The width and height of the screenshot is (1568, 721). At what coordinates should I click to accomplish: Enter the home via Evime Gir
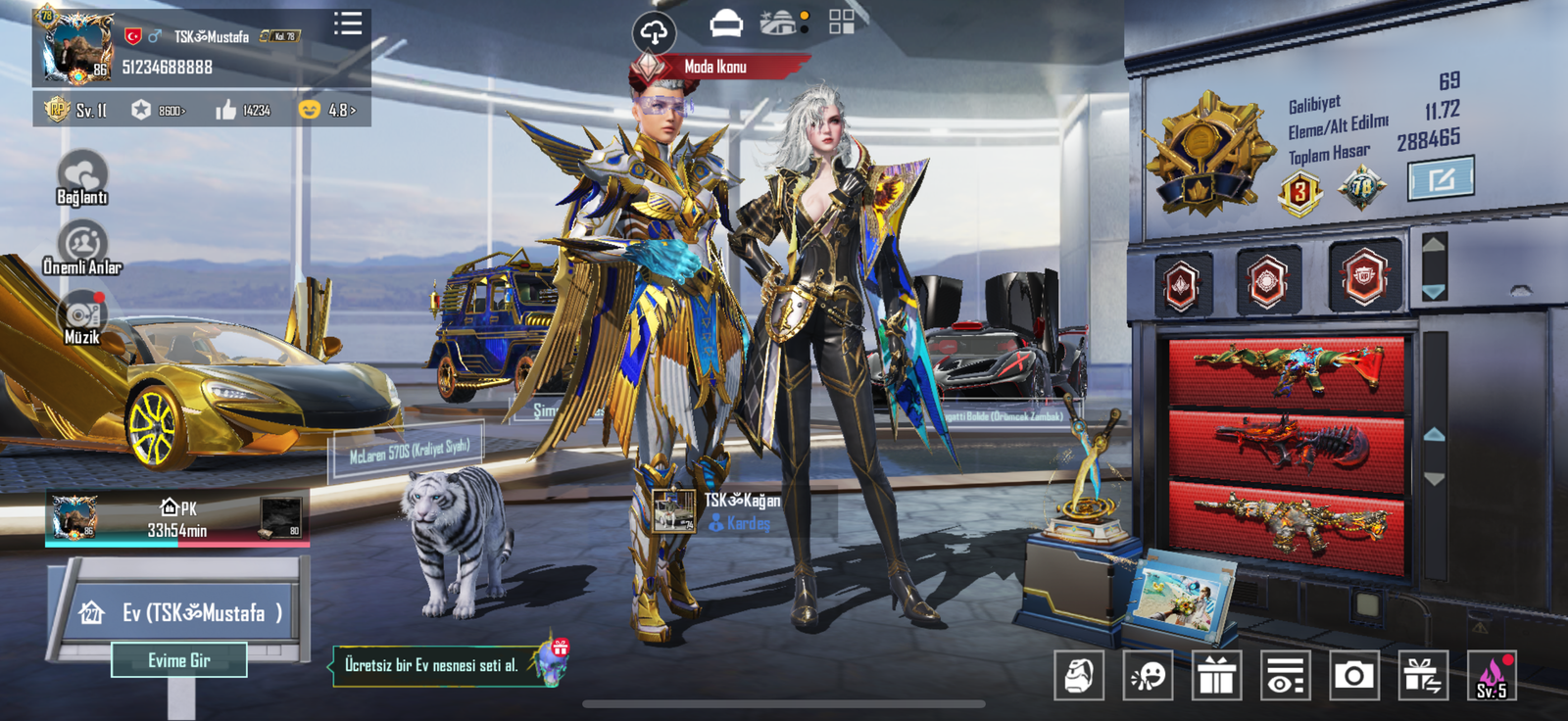point(179,660)
